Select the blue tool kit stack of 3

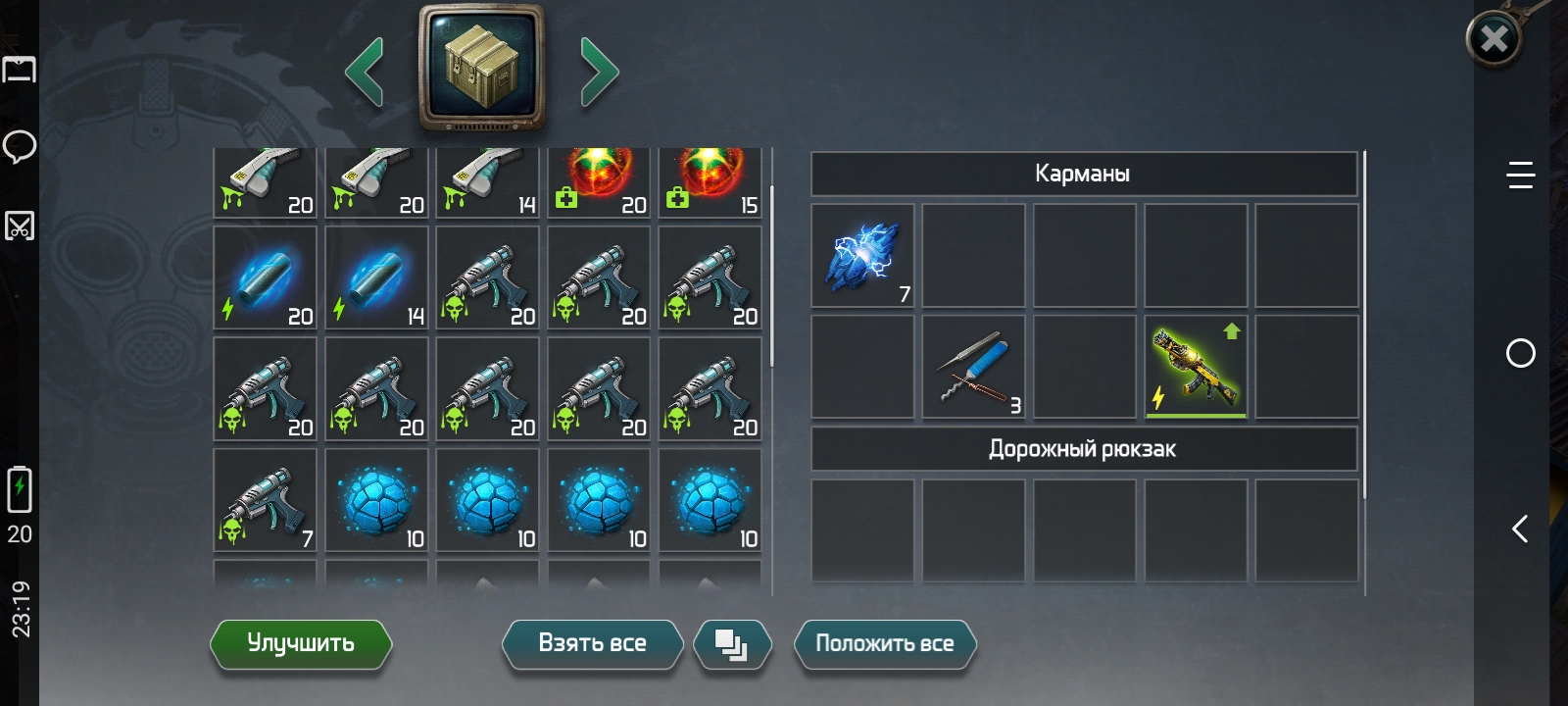click(974, 368)
